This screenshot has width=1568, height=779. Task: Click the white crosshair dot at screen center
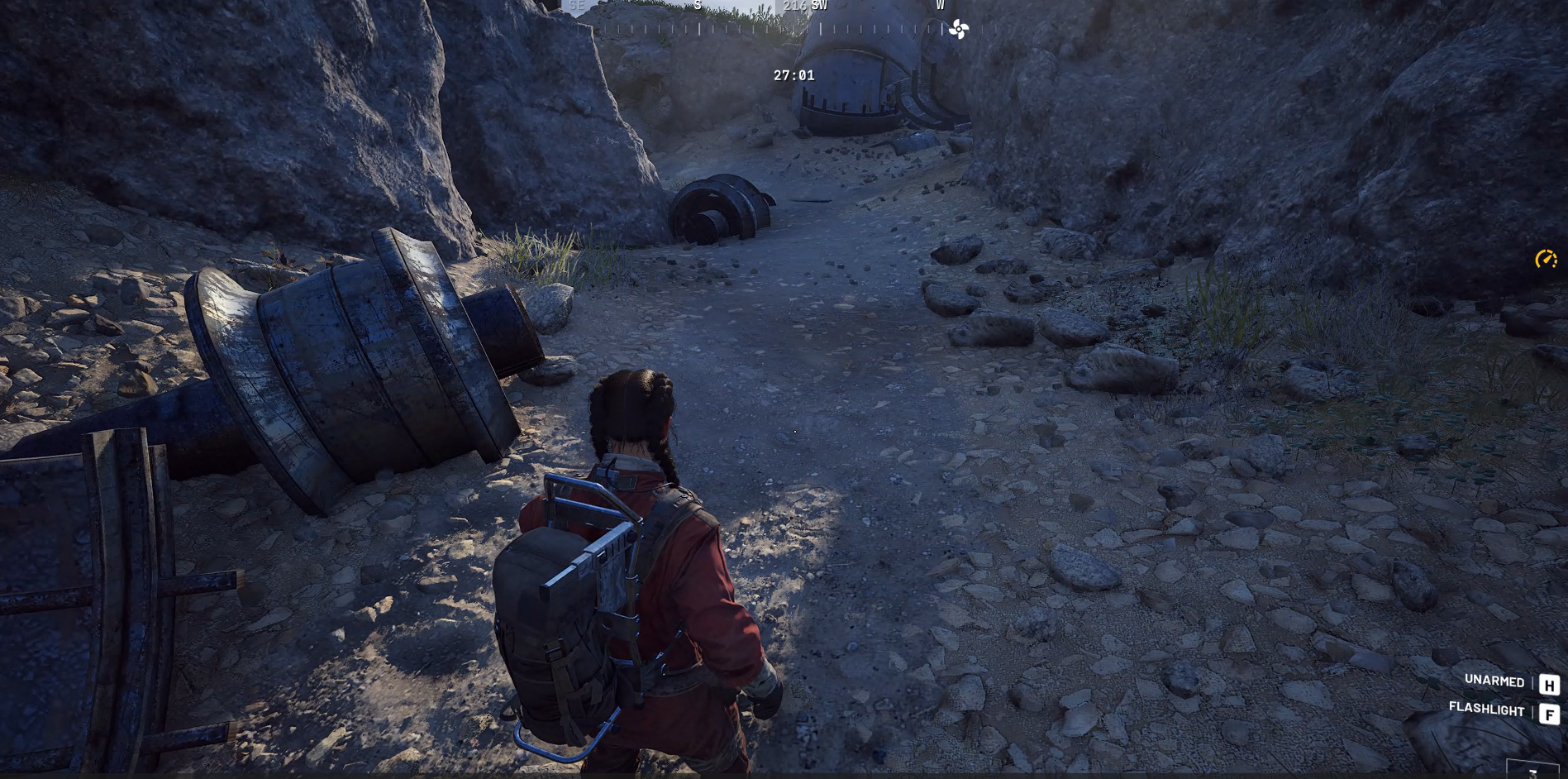(x=794, y=433)
